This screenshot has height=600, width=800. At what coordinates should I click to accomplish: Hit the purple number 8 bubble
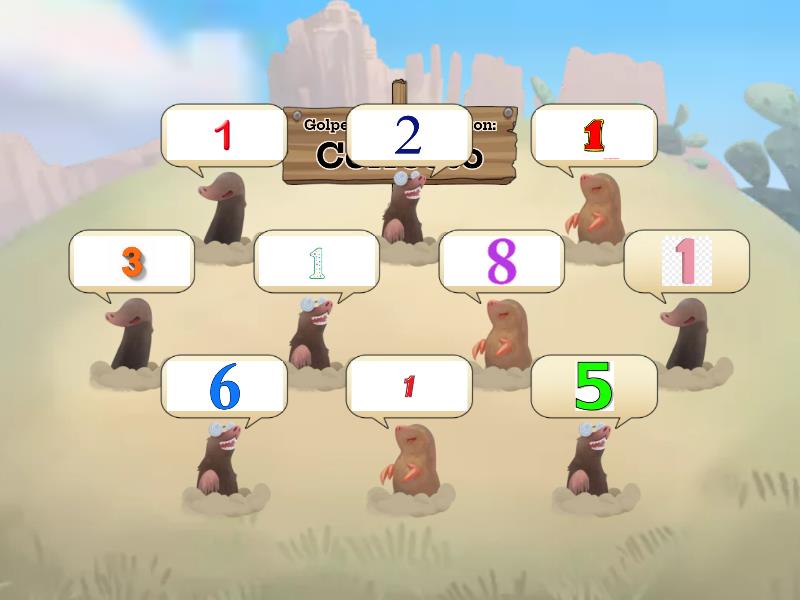pyautogui.click(x=501, y=261)
